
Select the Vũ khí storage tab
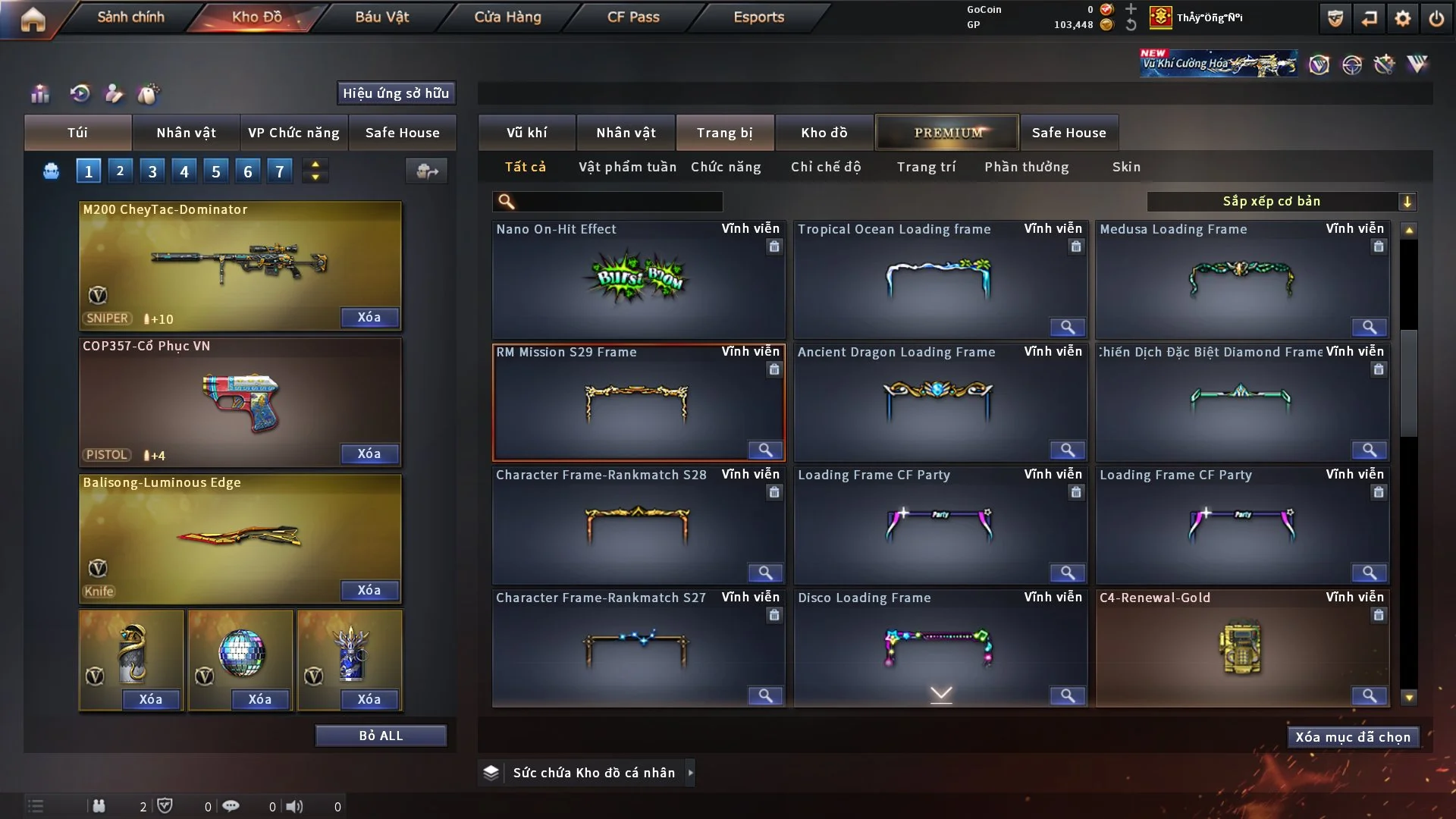coord(526,133)
